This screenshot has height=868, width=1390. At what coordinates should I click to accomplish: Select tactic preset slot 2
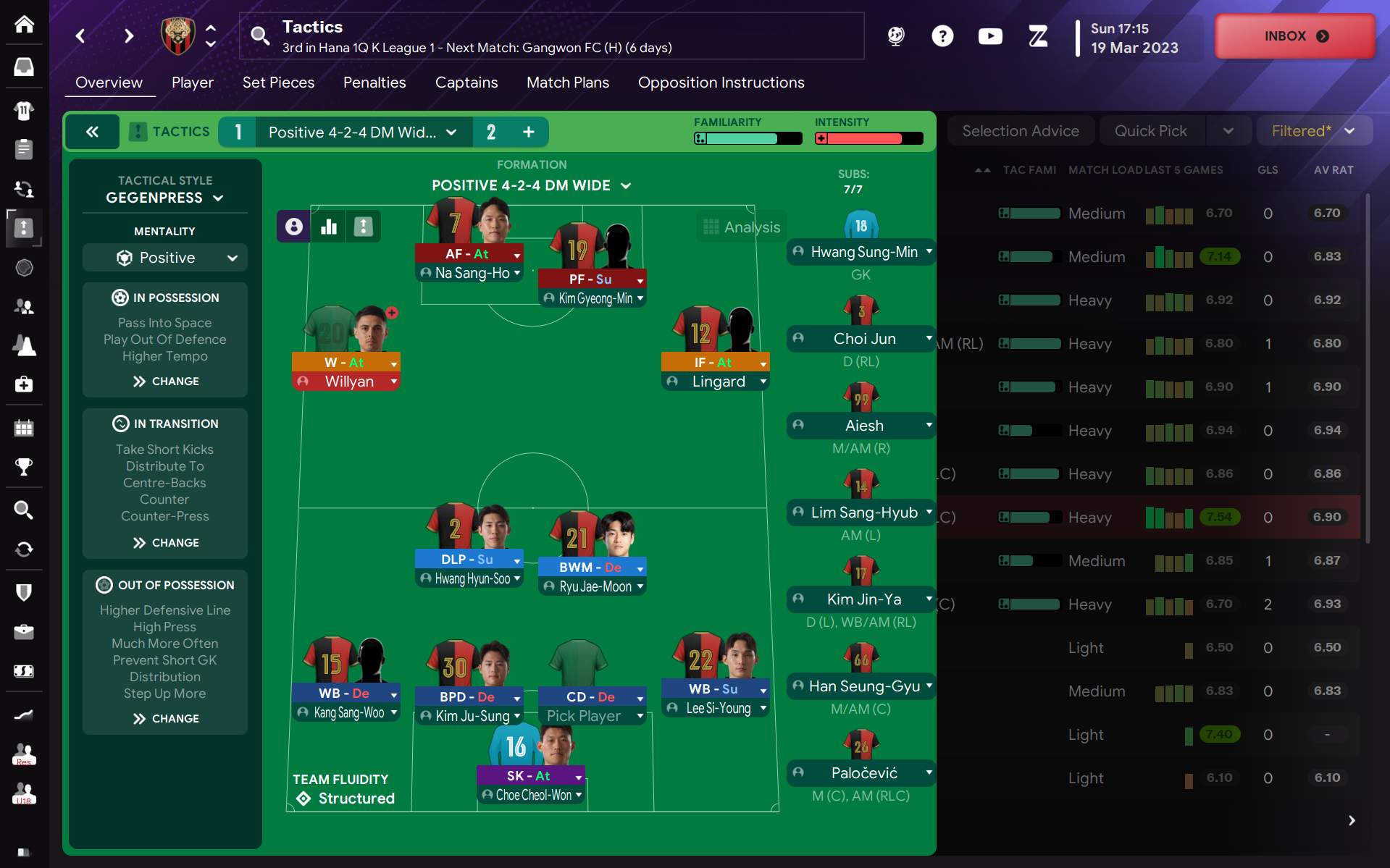(x=491, y=132)
